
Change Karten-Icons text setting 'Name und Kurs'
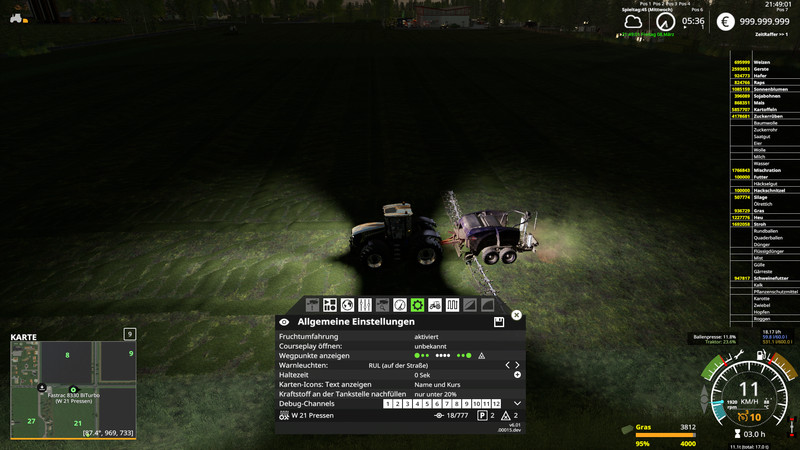click(x=437, y=384)
